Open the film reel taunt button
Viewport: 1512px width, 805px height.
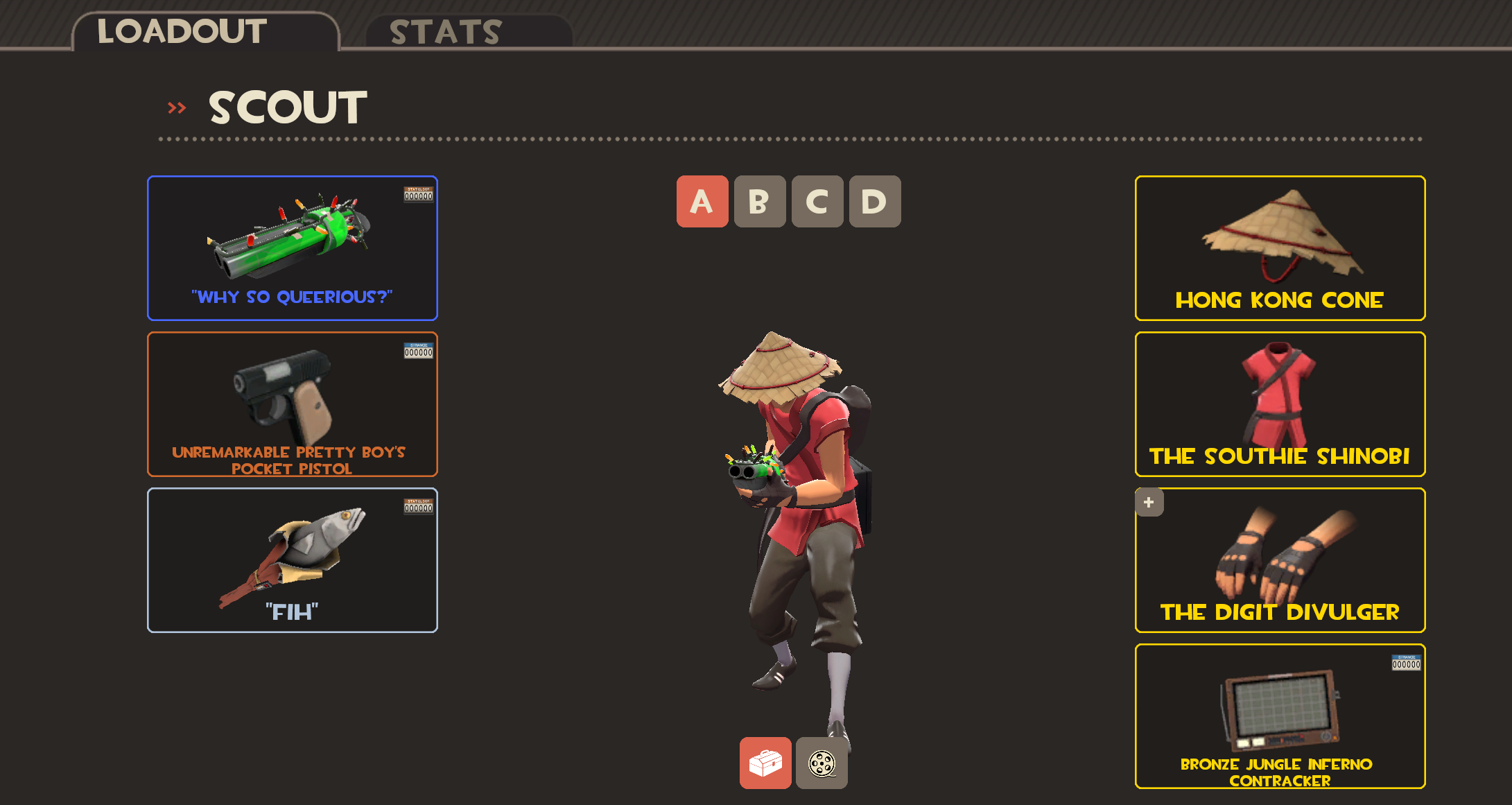[x=822, y=763]
